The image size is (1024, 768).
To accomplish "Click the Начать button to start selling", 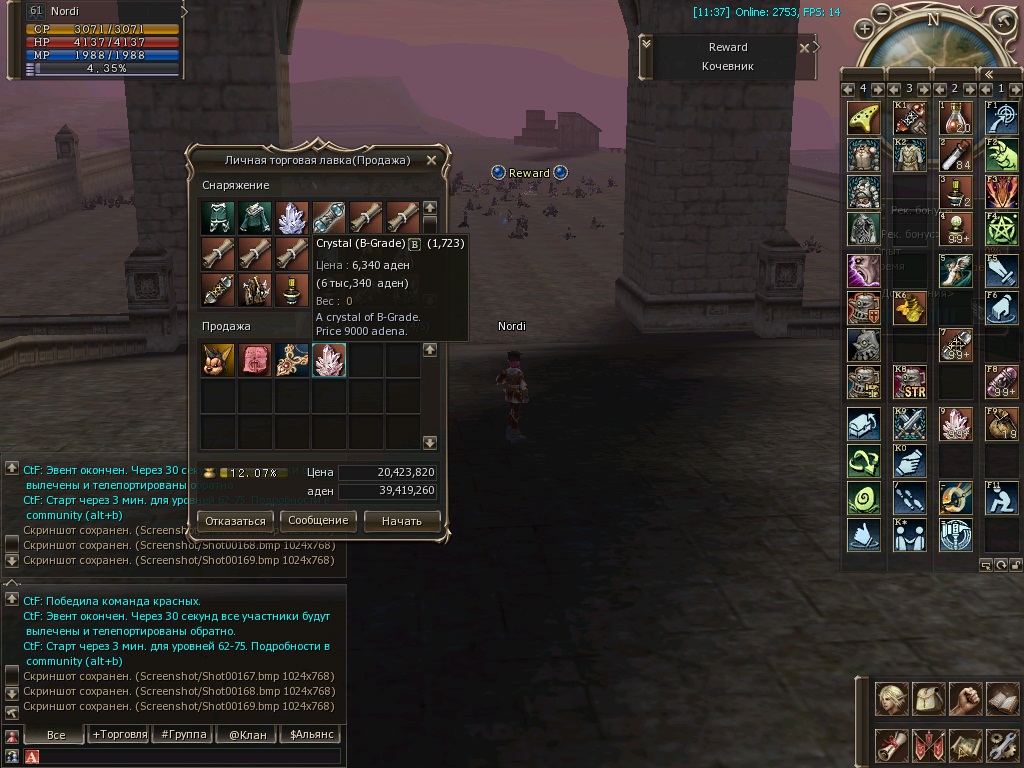I will click(401, 521).
